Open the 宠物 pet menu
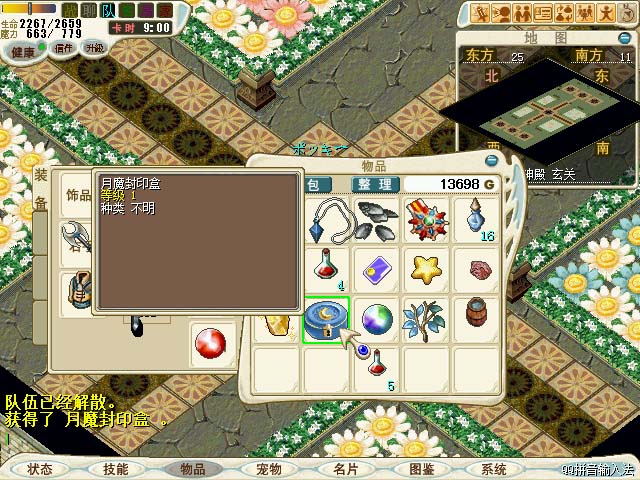Image resolution: width=640 pixels, height=480 pixels. pyautogui.click(x=269, y=468)
